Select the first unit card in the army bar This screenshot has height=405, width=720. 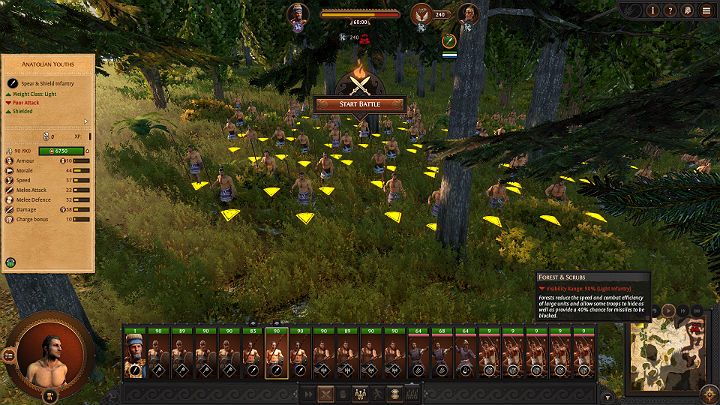tap(134, 357)
